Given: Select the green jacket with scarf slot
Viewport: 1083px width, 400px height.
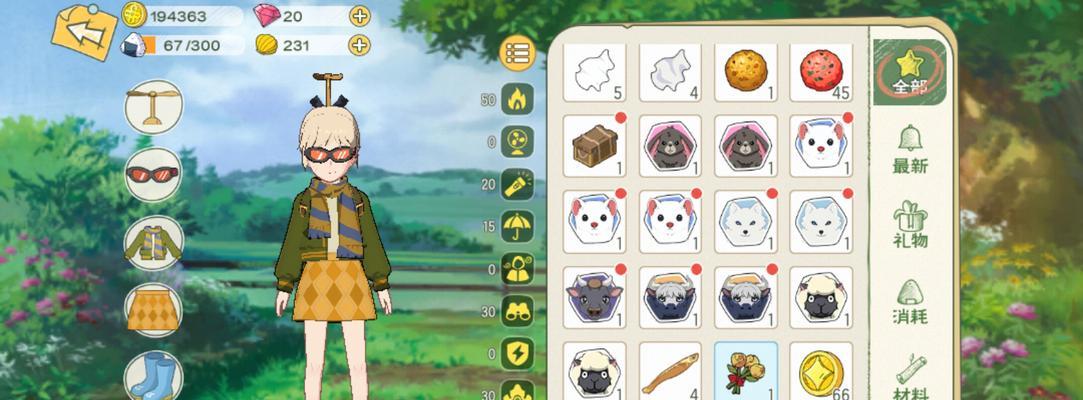Looking at the screenshot, I should (x=153, y=243).
